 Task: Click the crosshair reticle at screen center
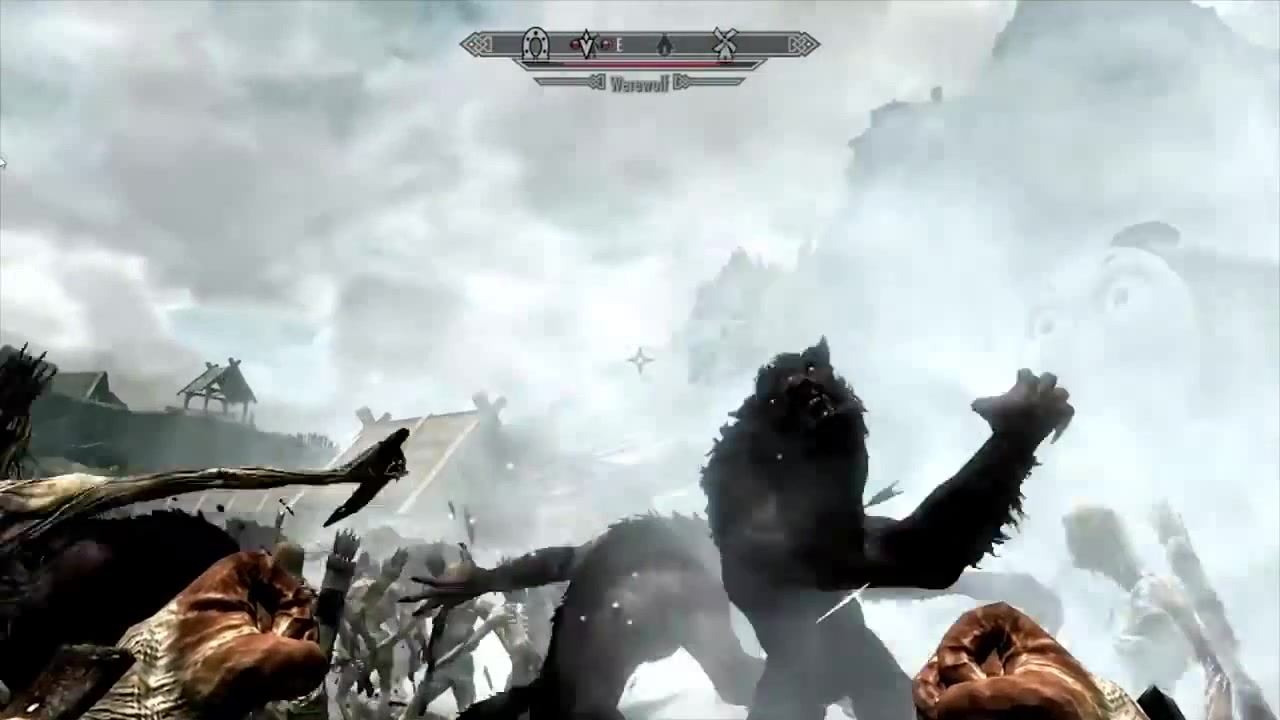639,362
